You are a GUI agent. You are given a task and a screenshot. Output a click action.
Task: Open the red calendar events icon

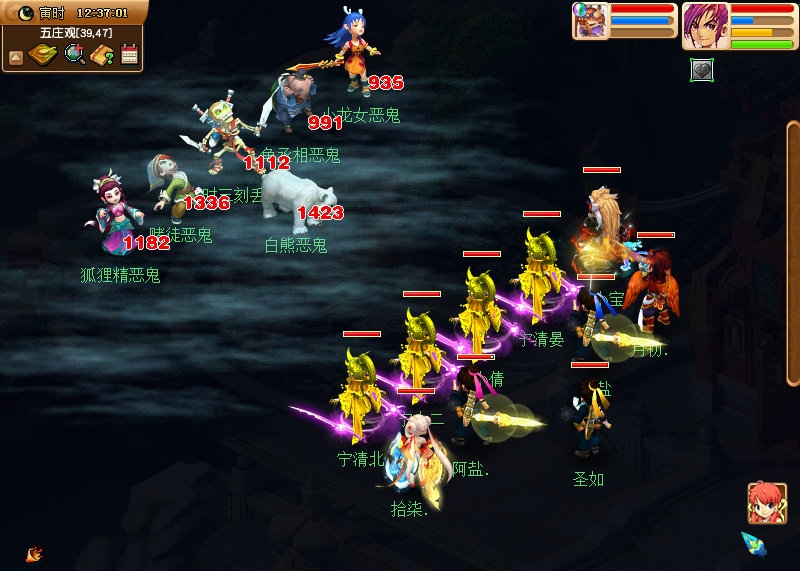[129, 55]
